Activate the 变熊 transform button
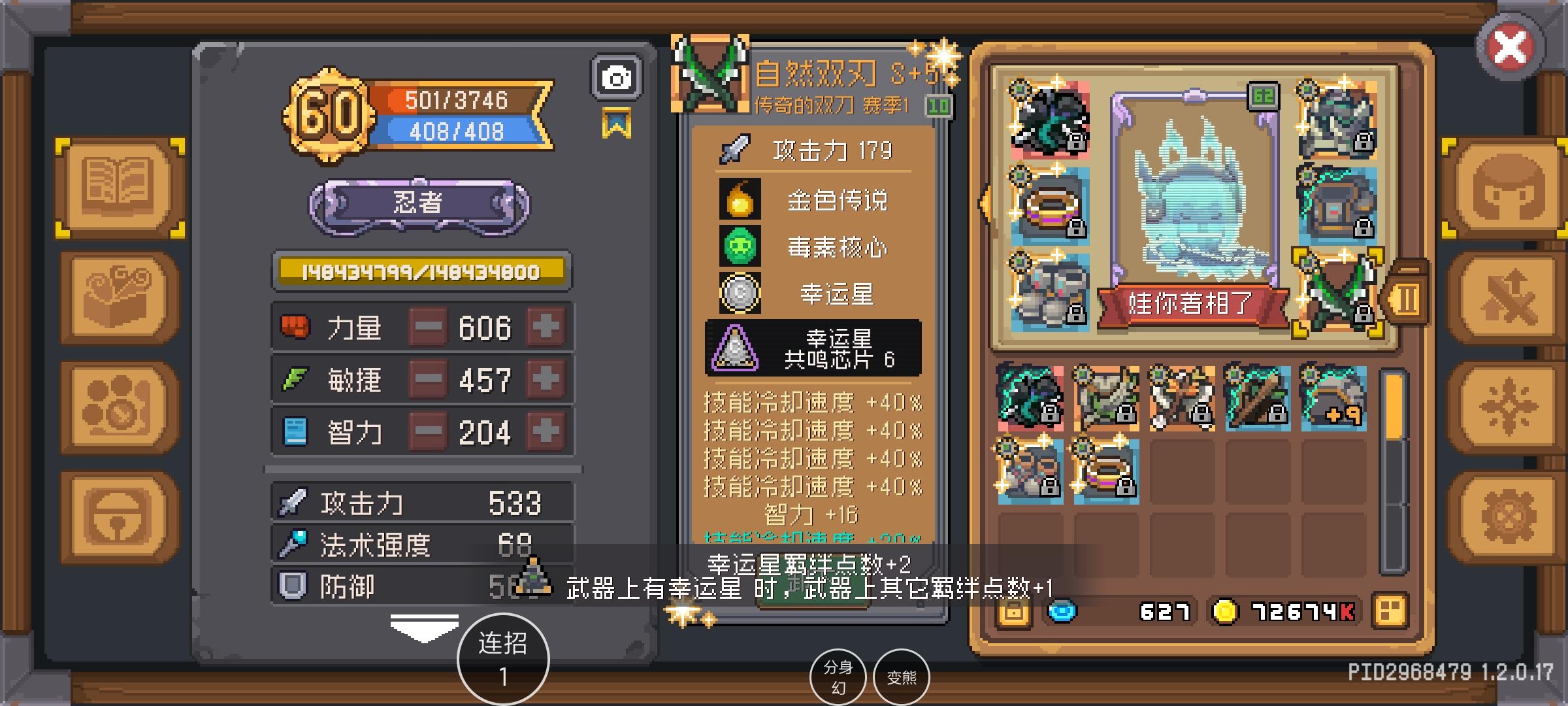Screen dimensions: 1568x706 pyautogui.click(x=903, y=677)
